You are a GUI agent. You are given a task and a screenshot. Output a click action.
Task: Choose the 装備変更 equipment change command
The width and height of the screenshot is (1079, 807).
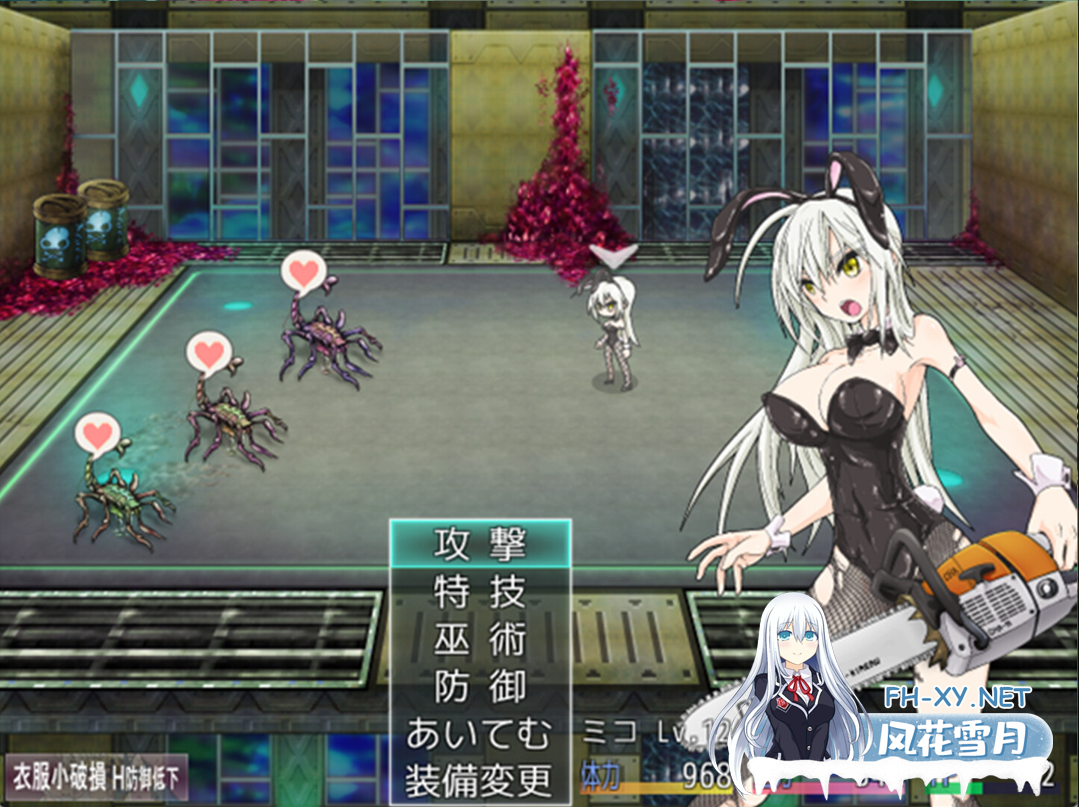479,778
